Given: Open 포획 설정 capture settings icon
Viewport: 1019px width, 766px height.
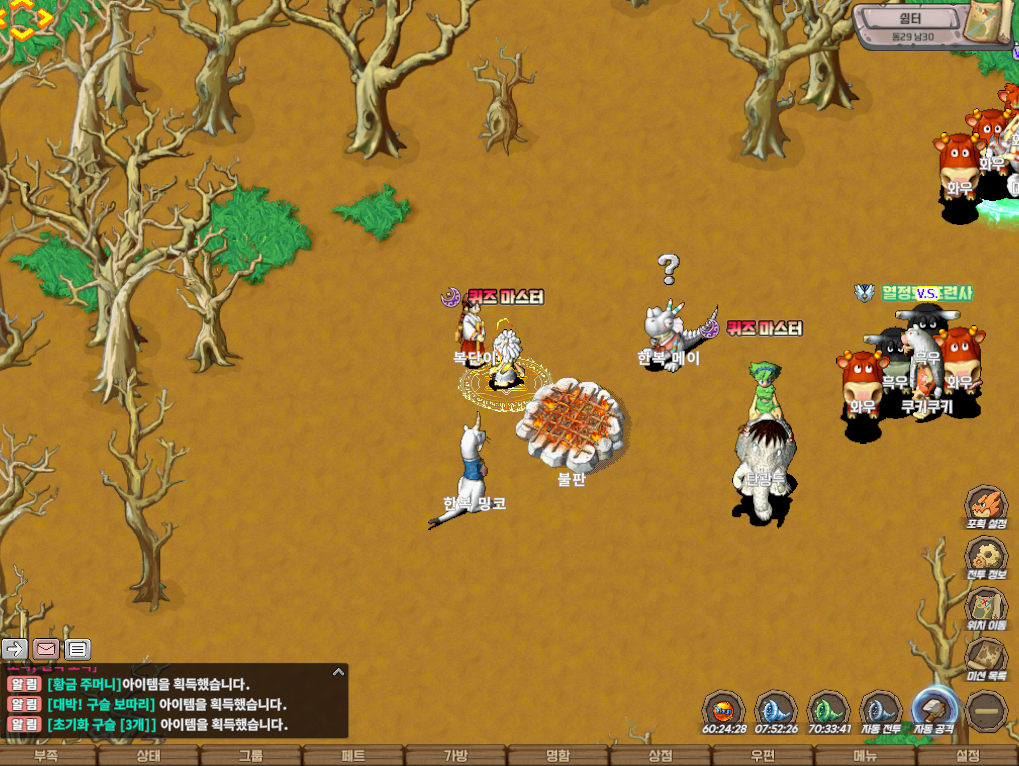Looking at the screenshot, I should pyautogui.click(x=985, y=506).
